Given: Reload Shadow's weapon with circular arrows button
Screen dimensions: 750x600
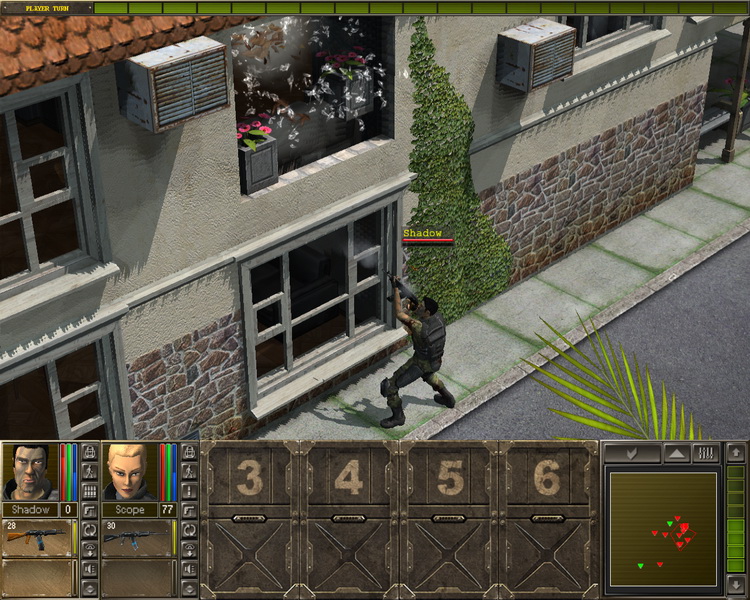Looking at the screenshot, I should coord(89,529).
